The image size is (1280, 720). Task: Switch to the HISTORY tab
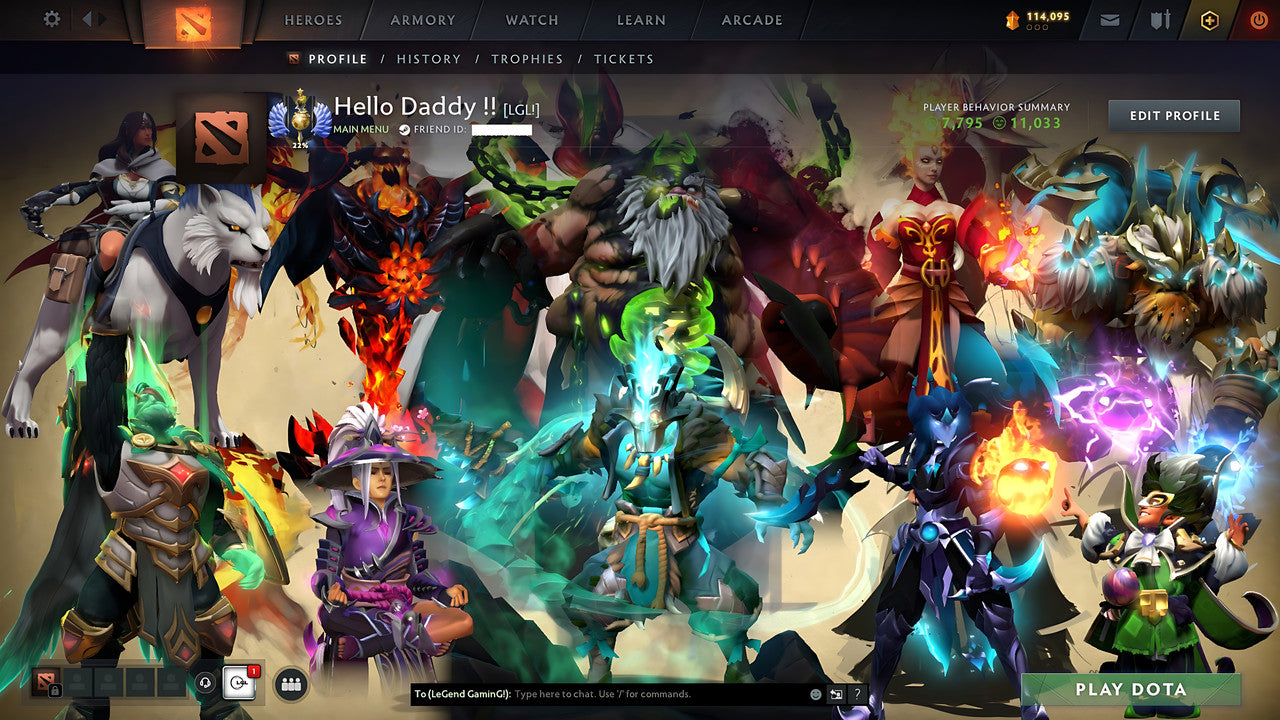point(429,59)
